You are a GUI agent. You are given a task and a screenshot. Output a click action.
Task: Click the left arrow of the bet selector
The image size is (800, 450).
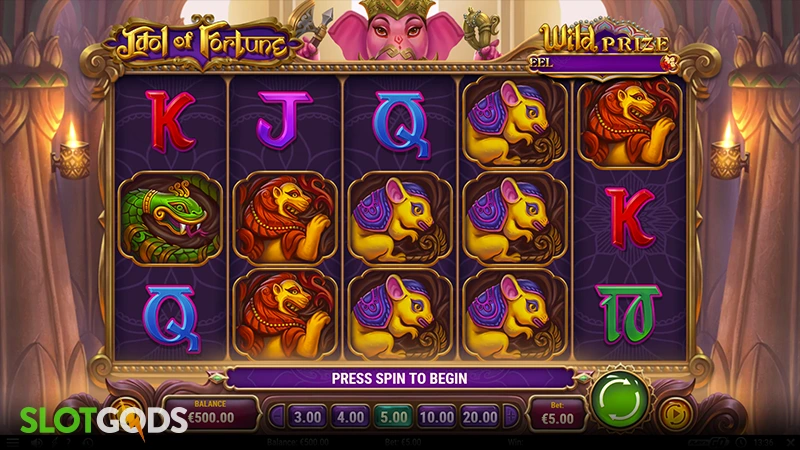pos(275,413)
